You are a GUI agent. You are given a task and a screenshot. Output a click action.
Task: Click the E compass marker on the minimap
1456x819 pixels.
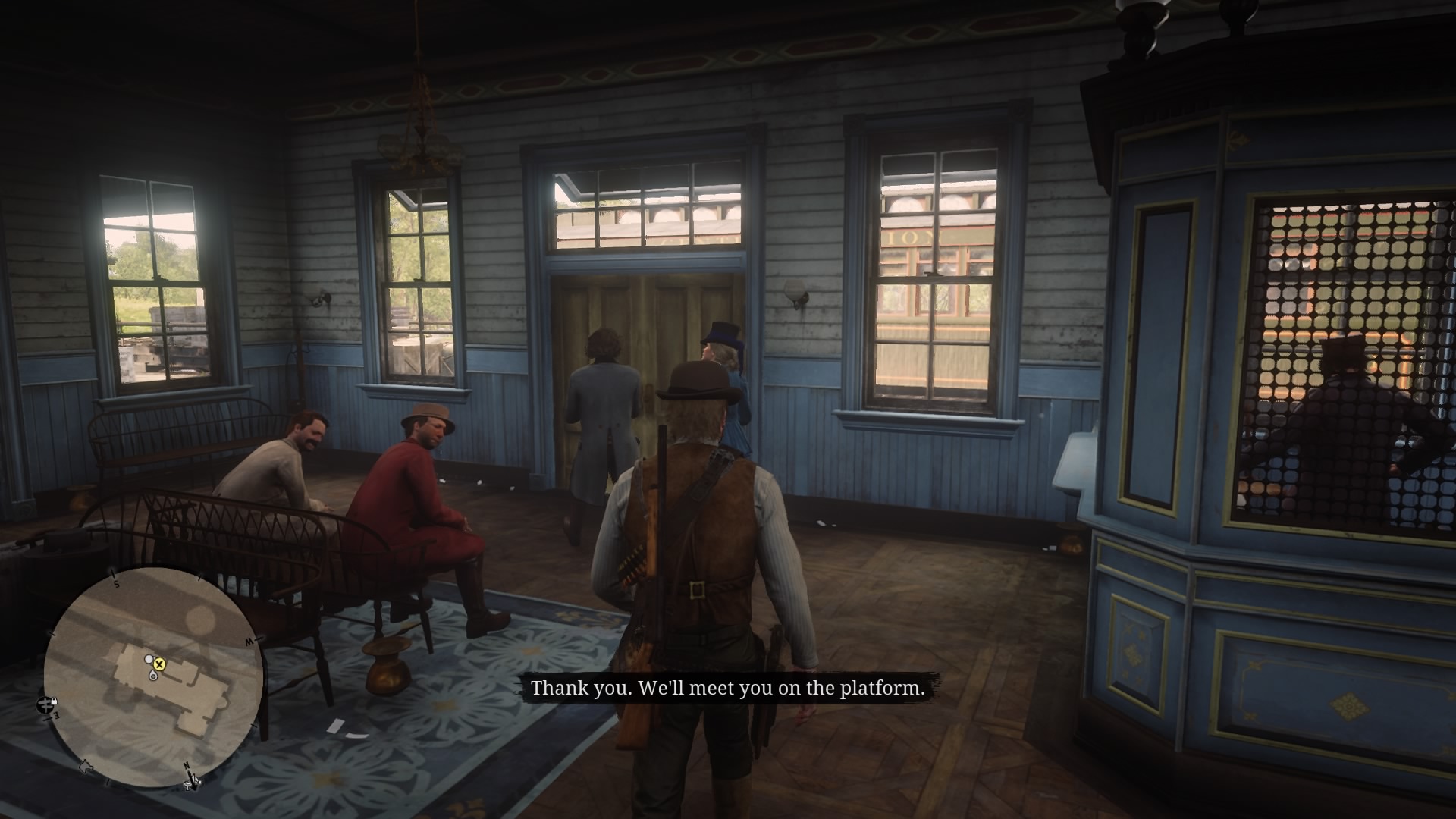[56, 716]
